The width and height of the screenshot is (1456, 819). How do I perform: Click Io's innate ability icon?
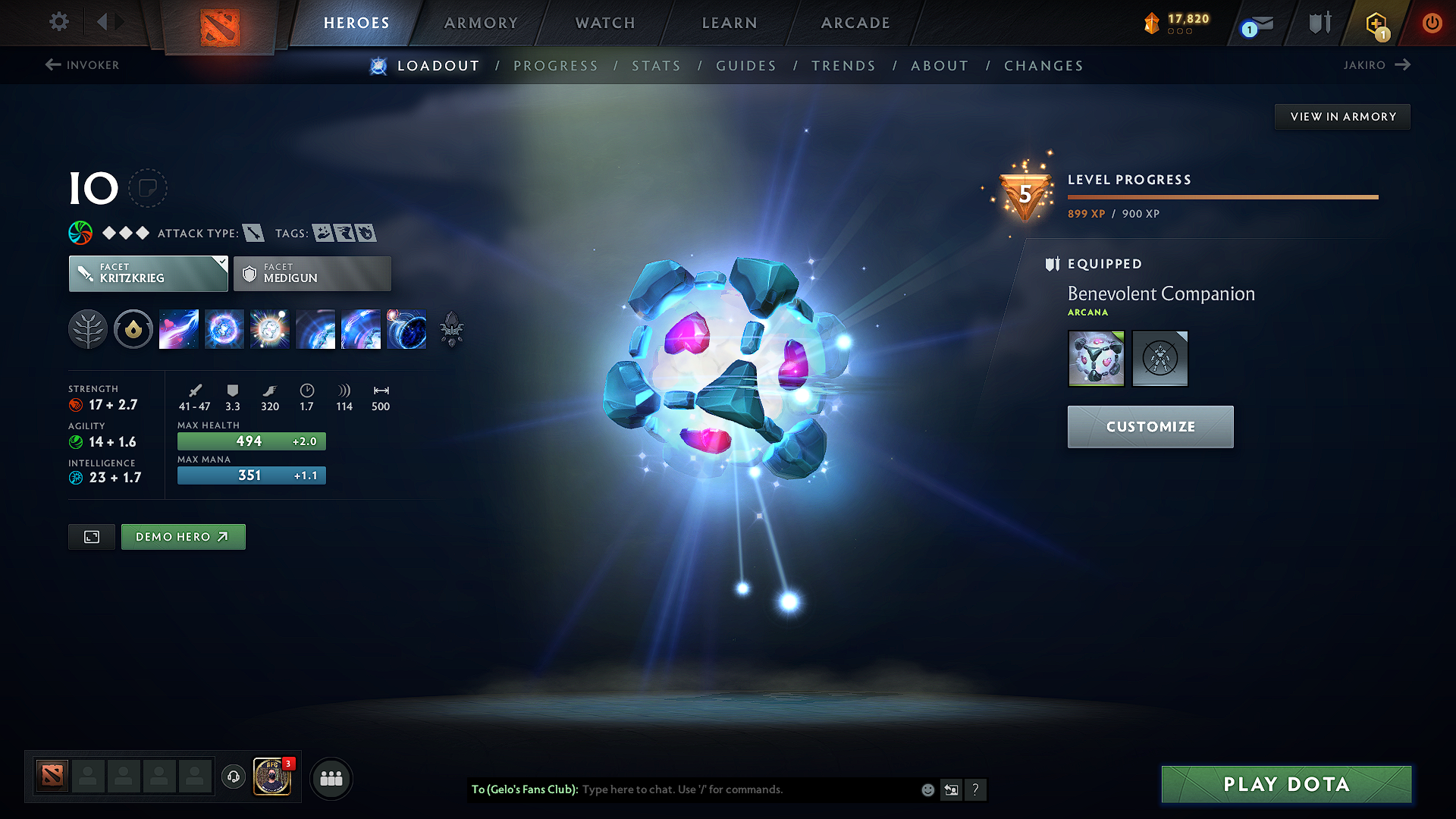point(133,329)
